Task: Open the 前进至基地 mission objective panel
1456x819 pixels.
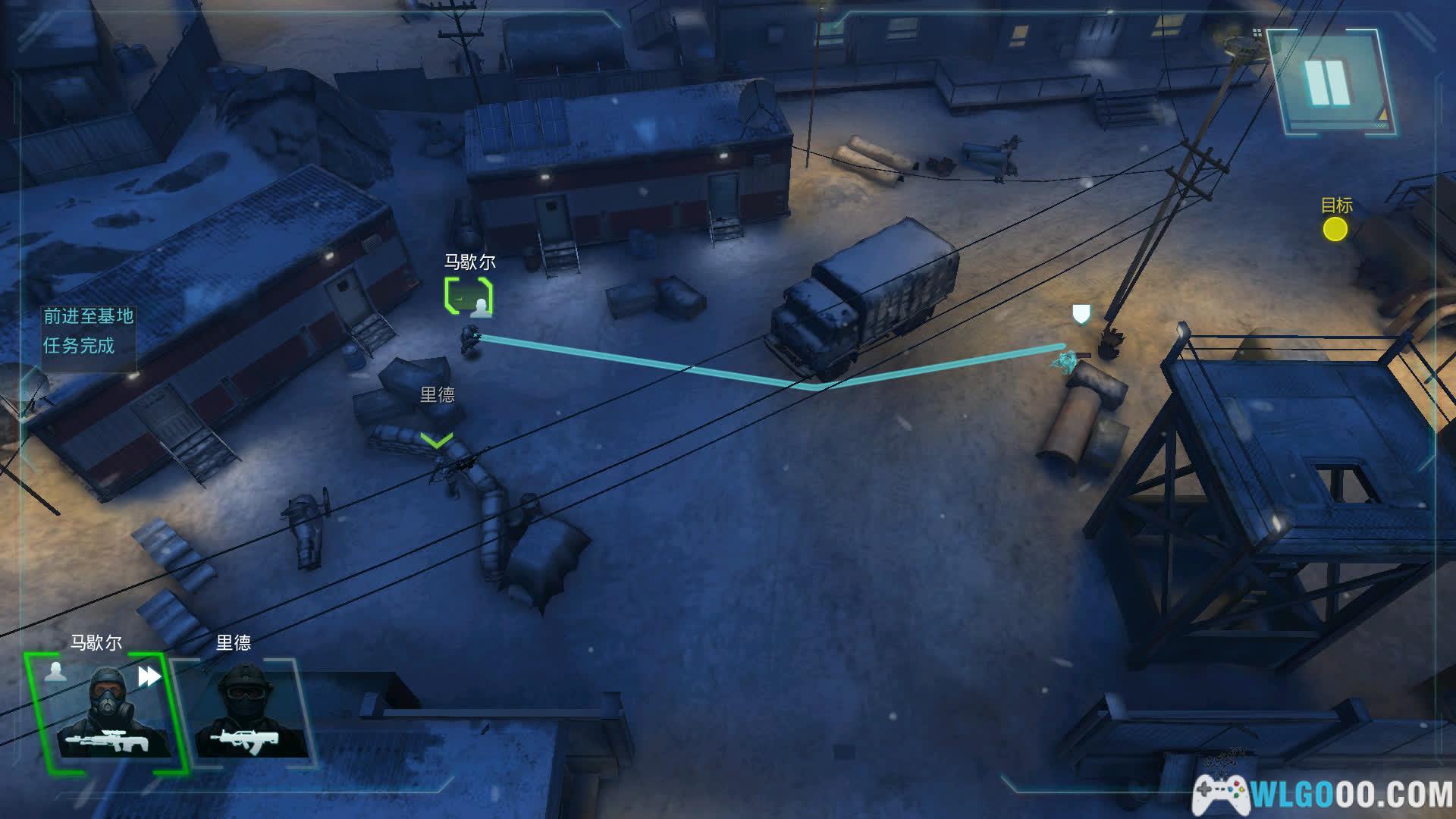Action: [x=88, y=331]
